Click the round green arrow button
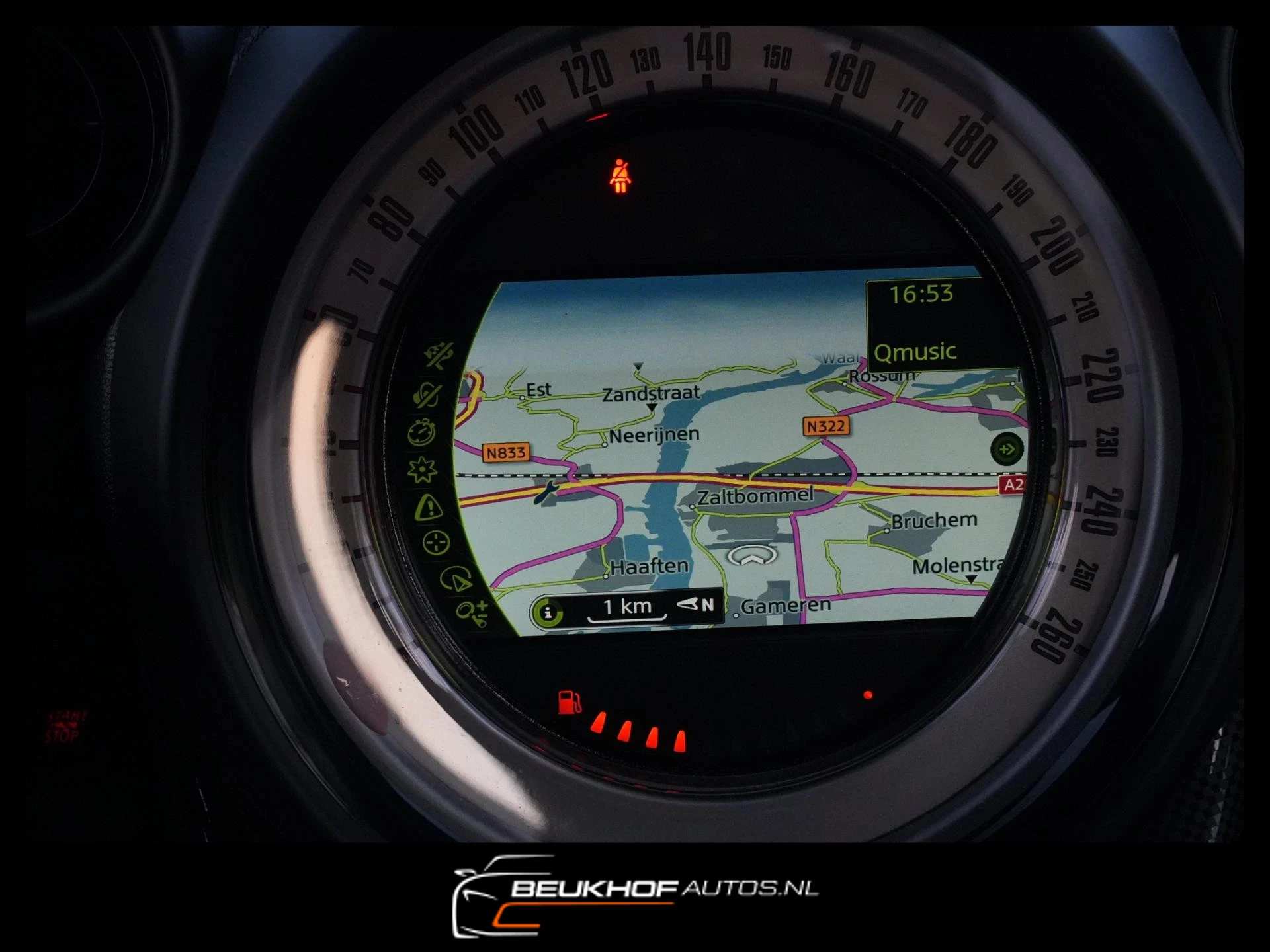1270x952 pixels. [x=1006, y=450]
